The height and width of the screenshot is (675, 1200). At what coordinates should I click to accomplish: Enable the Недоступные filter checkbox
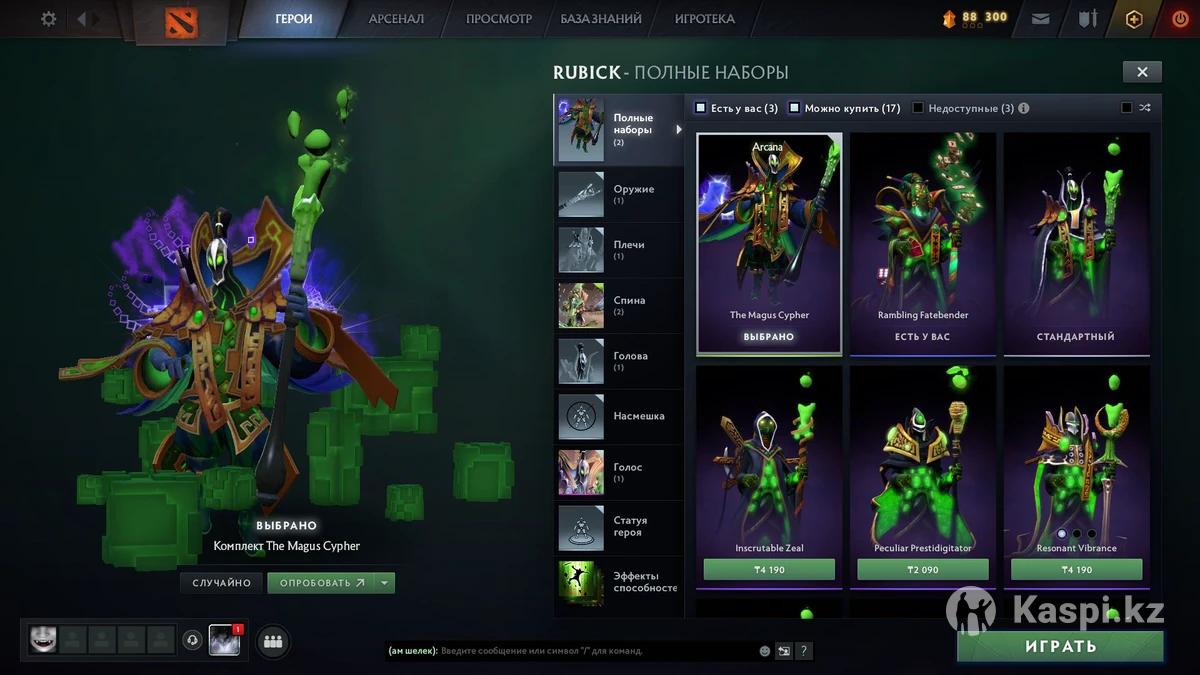[x=918, y=108]
